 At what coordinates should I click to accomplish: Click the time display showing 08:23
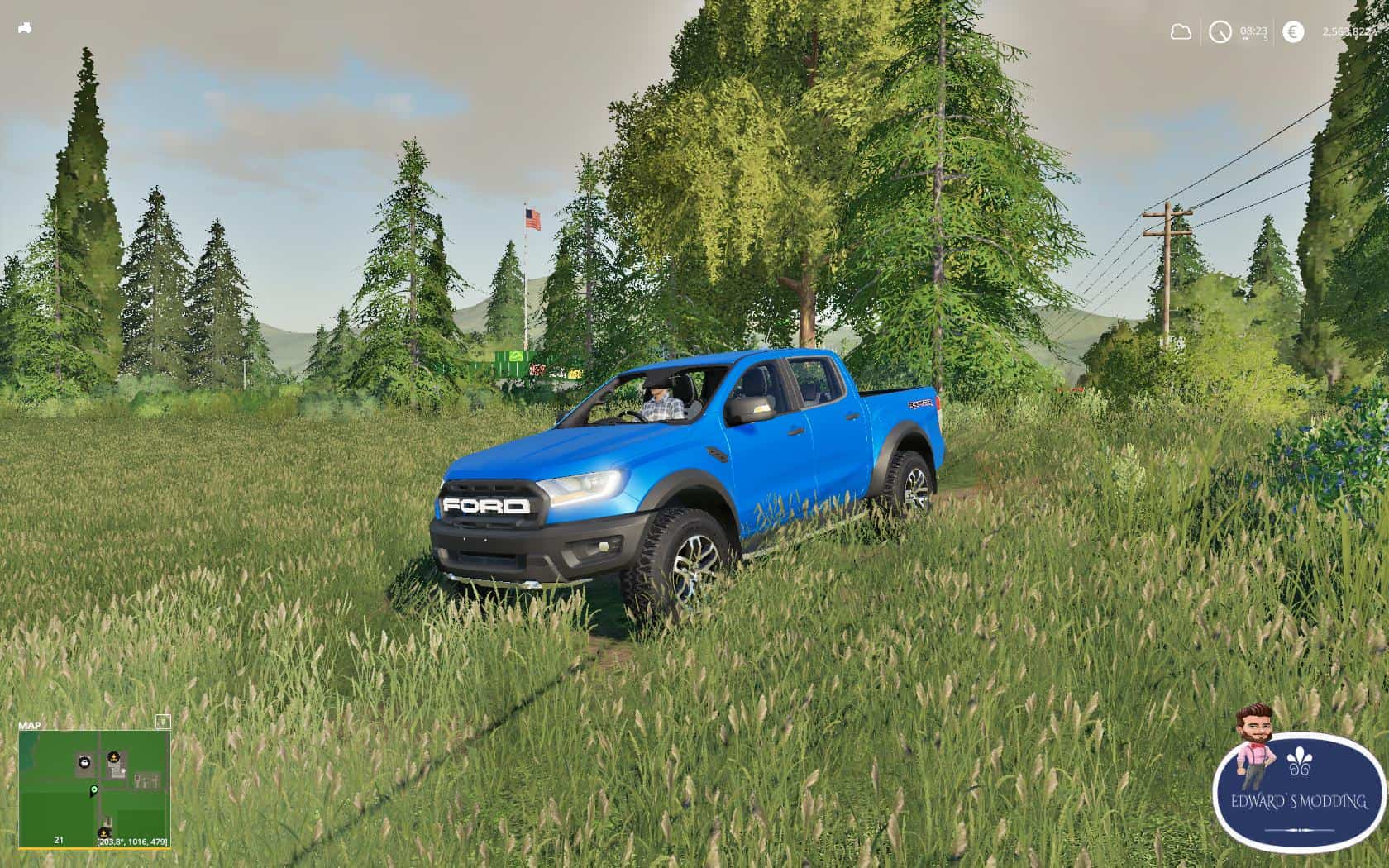[1254, 31]
